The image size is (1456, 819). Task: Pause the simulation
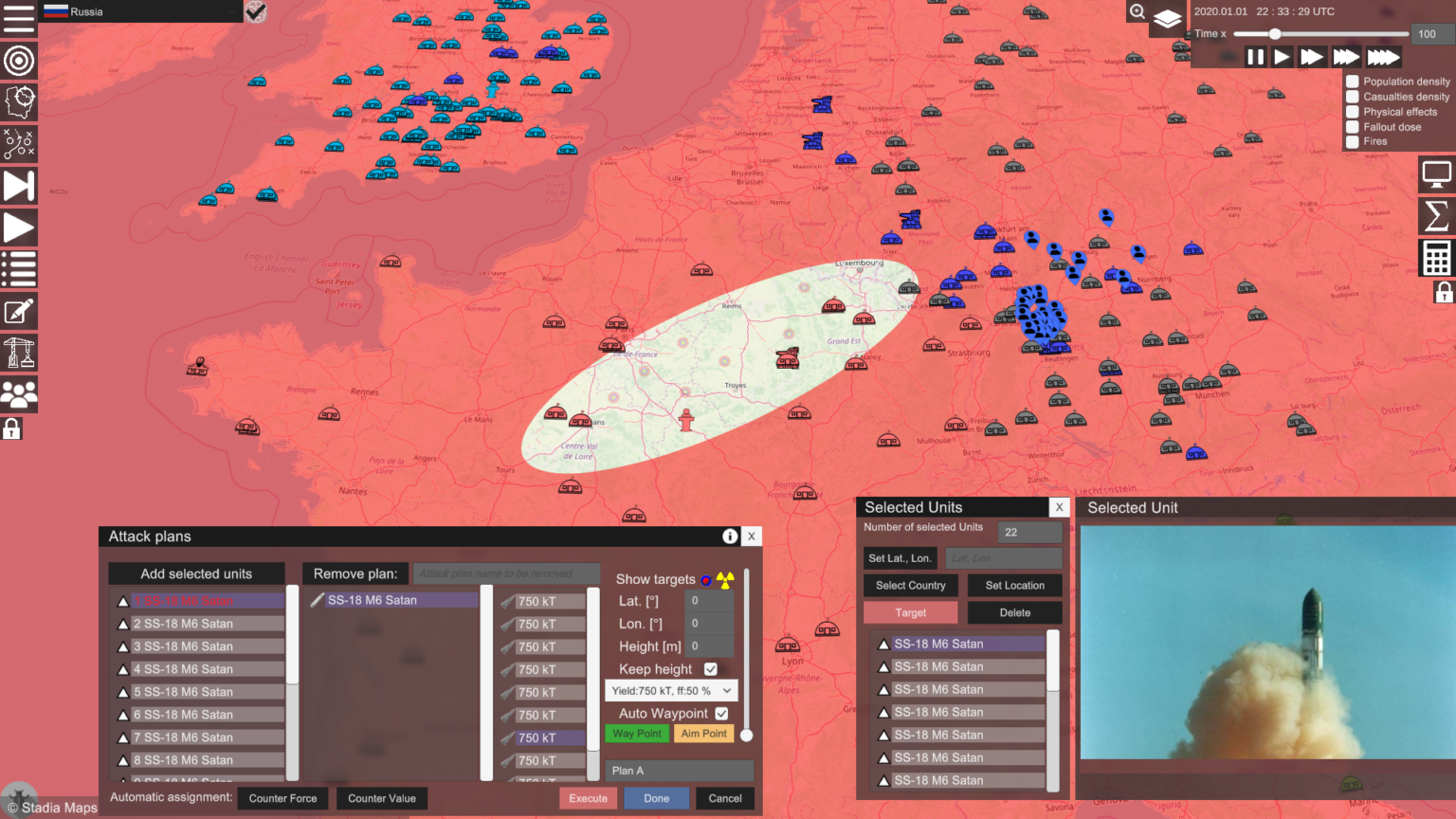1255,57
